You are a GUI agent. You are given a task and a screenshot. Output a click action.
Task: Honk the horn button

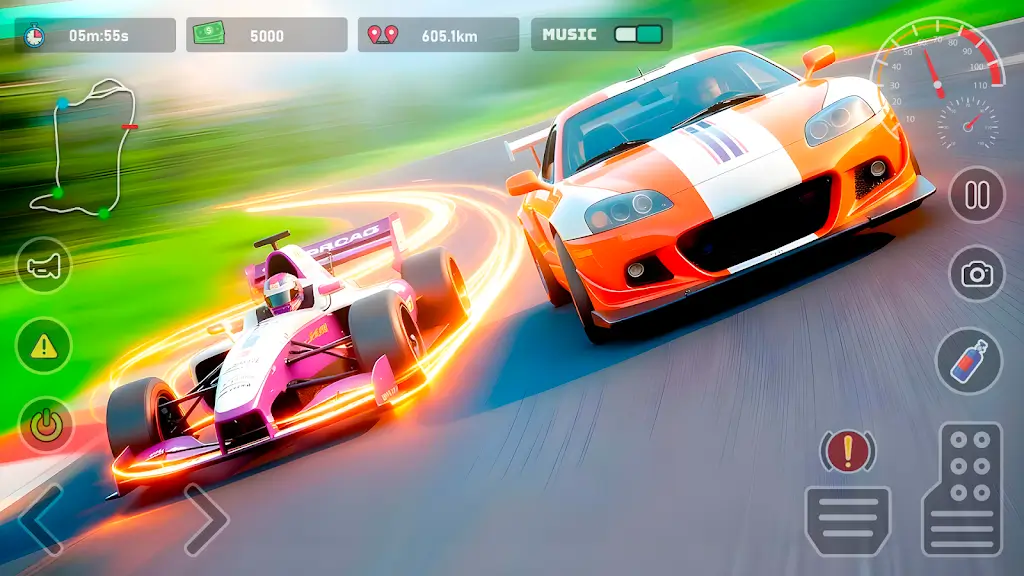click(x=43, y=267)
